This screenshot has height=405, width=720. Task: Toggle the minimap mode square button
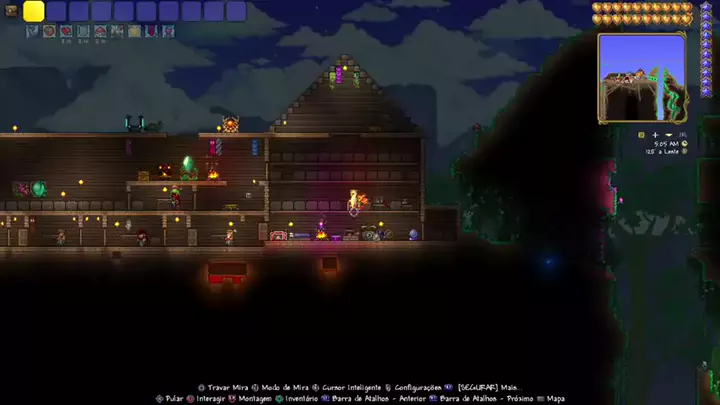click(x=641, y=134)
